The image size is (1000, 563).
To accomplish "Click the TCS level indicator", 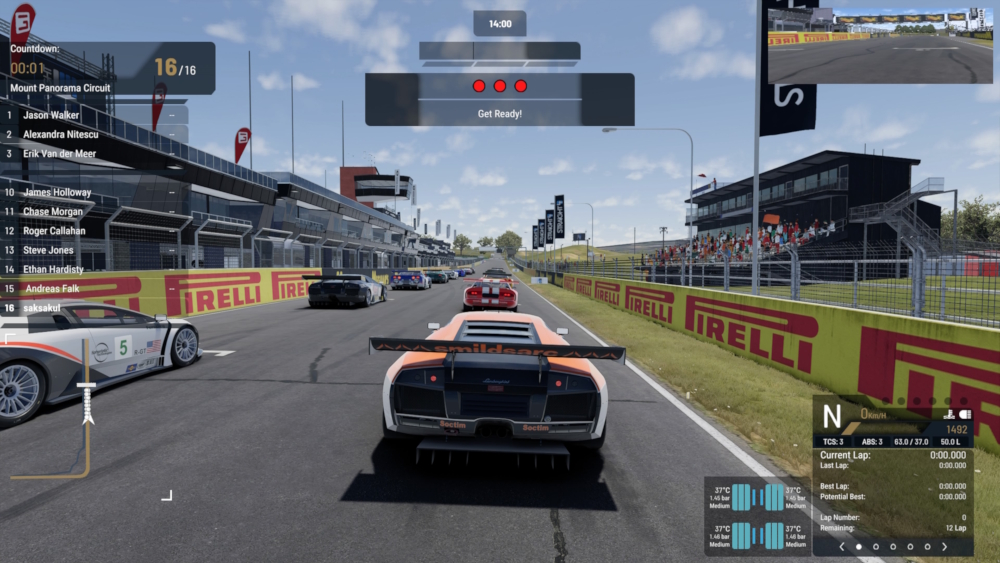I will click(833, 441).
